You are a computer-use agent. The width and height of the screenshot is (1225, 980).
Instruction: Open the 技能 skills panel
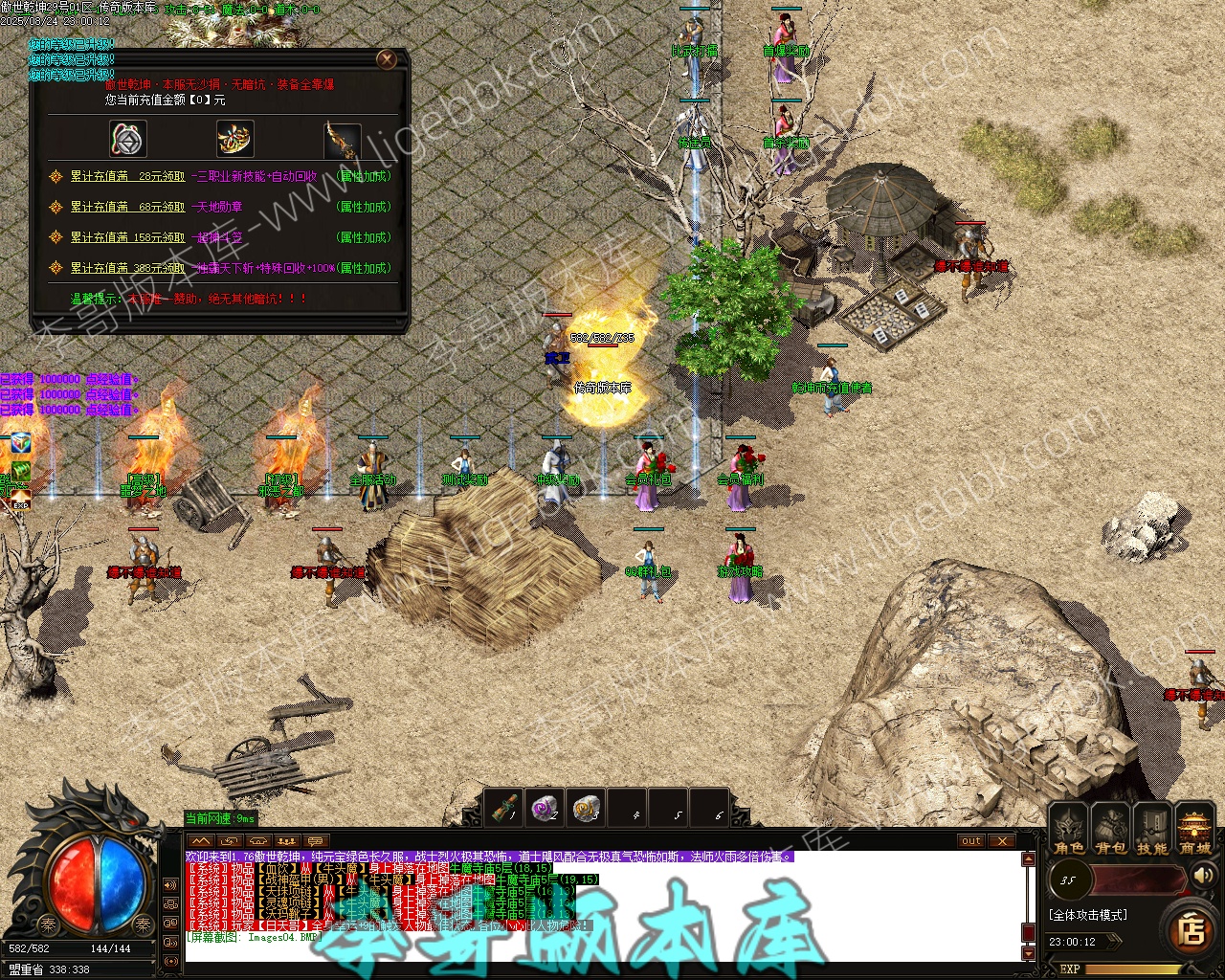point(1151,830)
